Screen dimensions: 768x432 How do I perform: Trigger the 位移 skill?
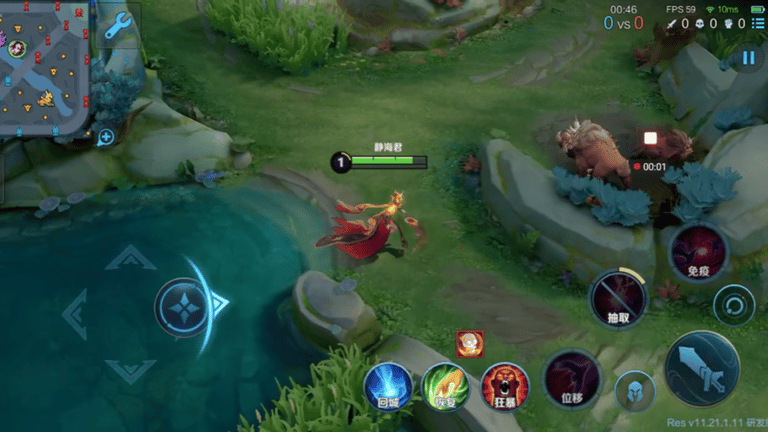coord(572,379)
